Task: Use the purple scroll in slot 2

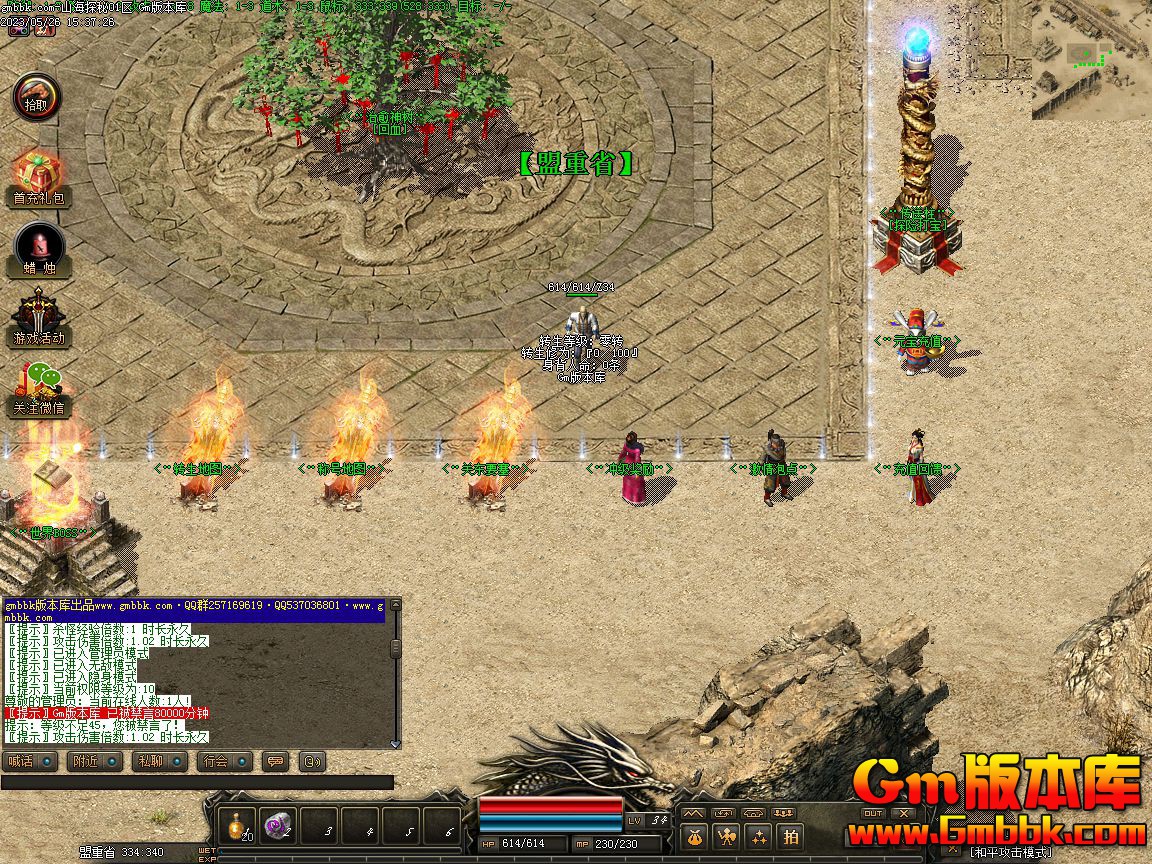Action: pos(277,825)
